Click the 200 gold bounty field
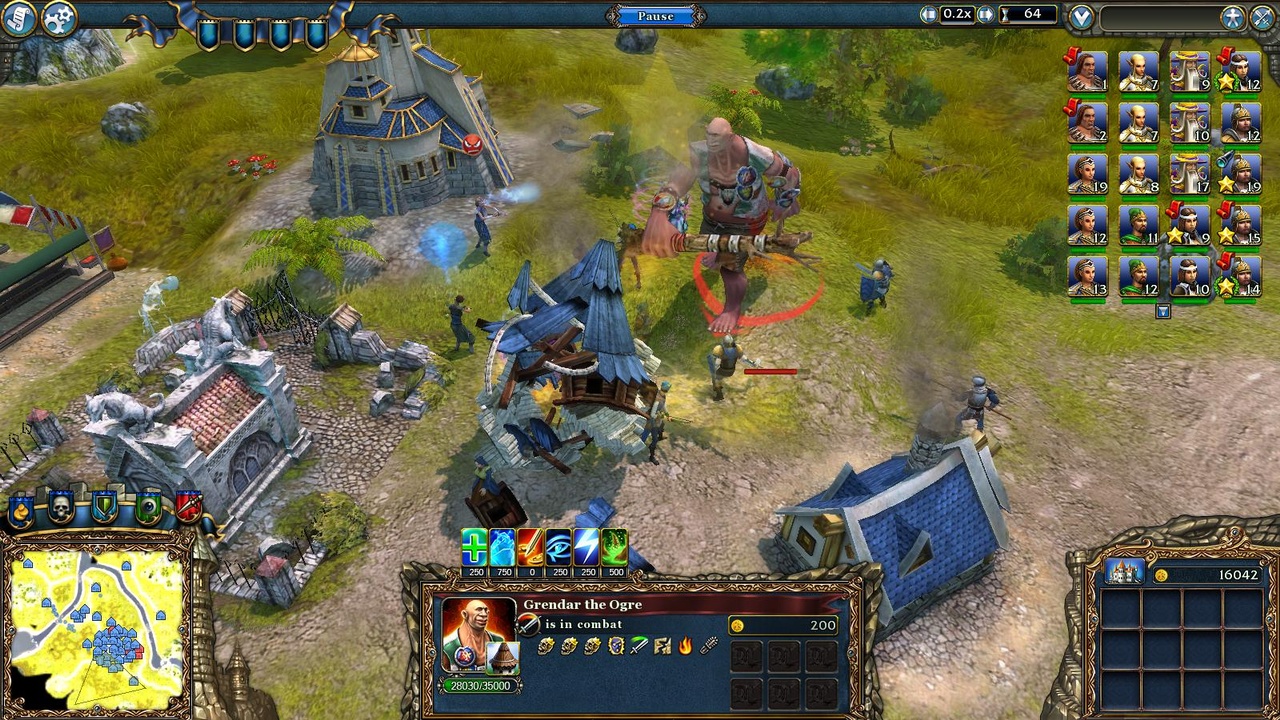This screenshot has width=1280, height=720. tap(783, 624)
